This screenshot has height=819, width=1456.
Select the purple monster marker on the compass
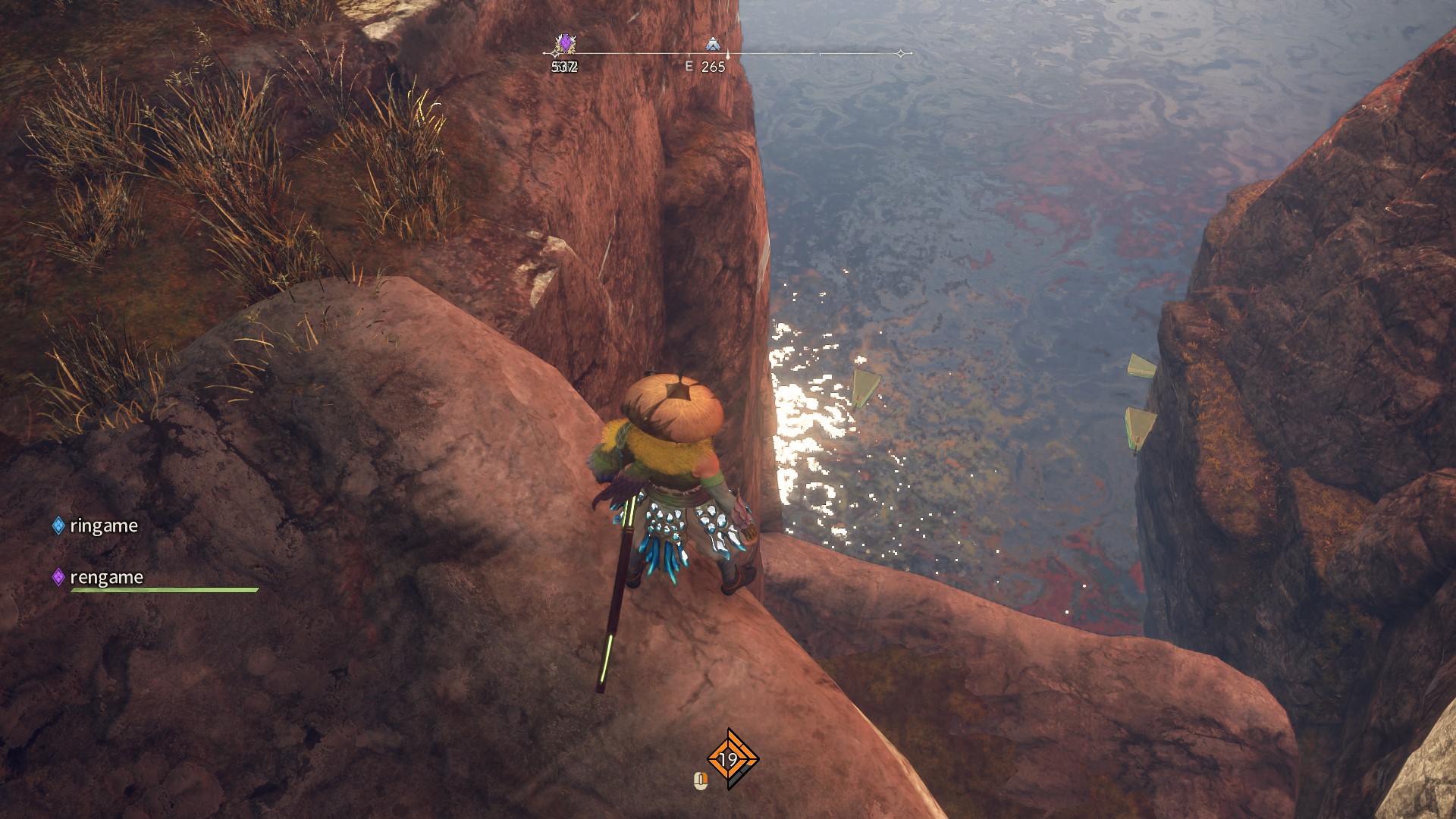(x=565, y=44)
